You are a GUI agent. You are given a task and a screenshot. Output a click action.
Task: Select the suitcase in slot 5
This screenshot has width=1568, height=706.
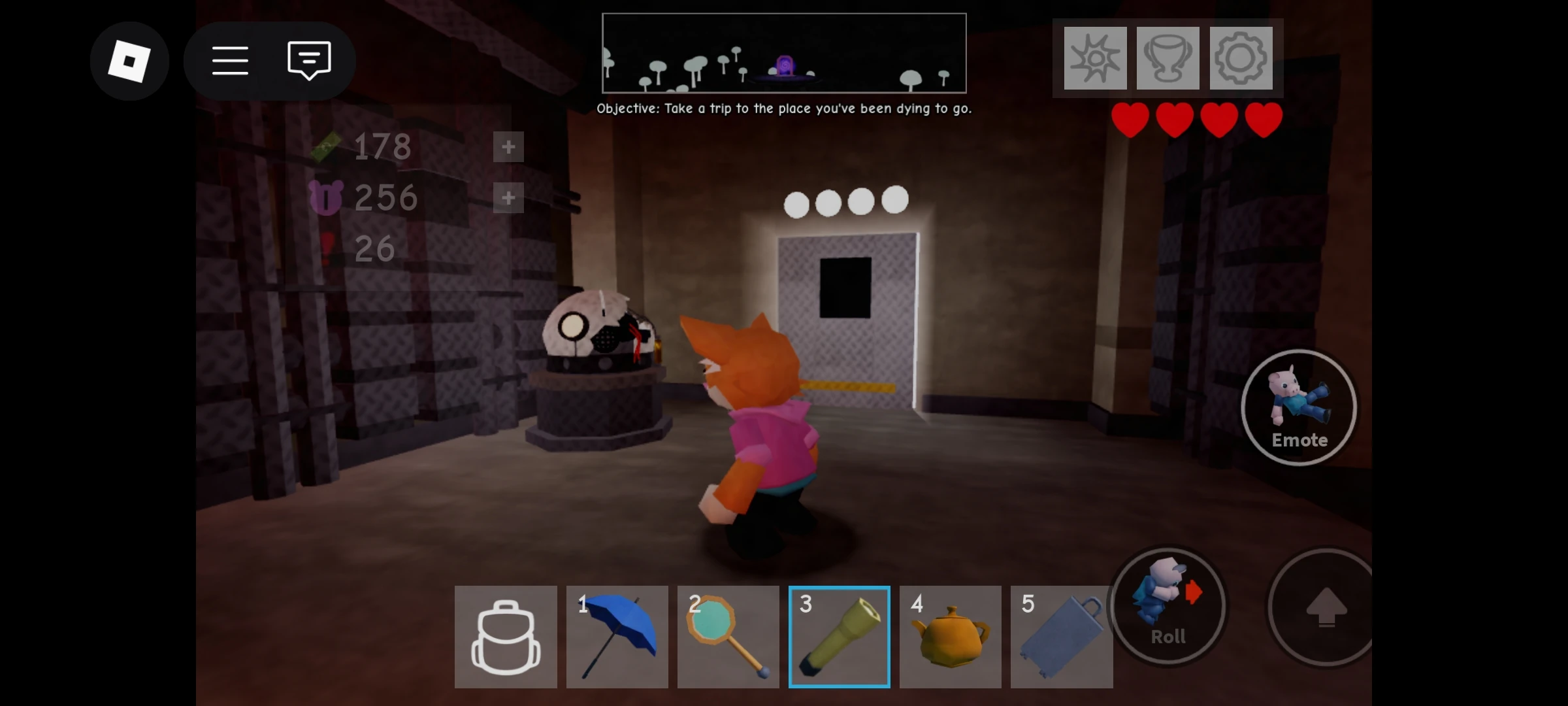pyautogui.click(x=1061, y=635)
